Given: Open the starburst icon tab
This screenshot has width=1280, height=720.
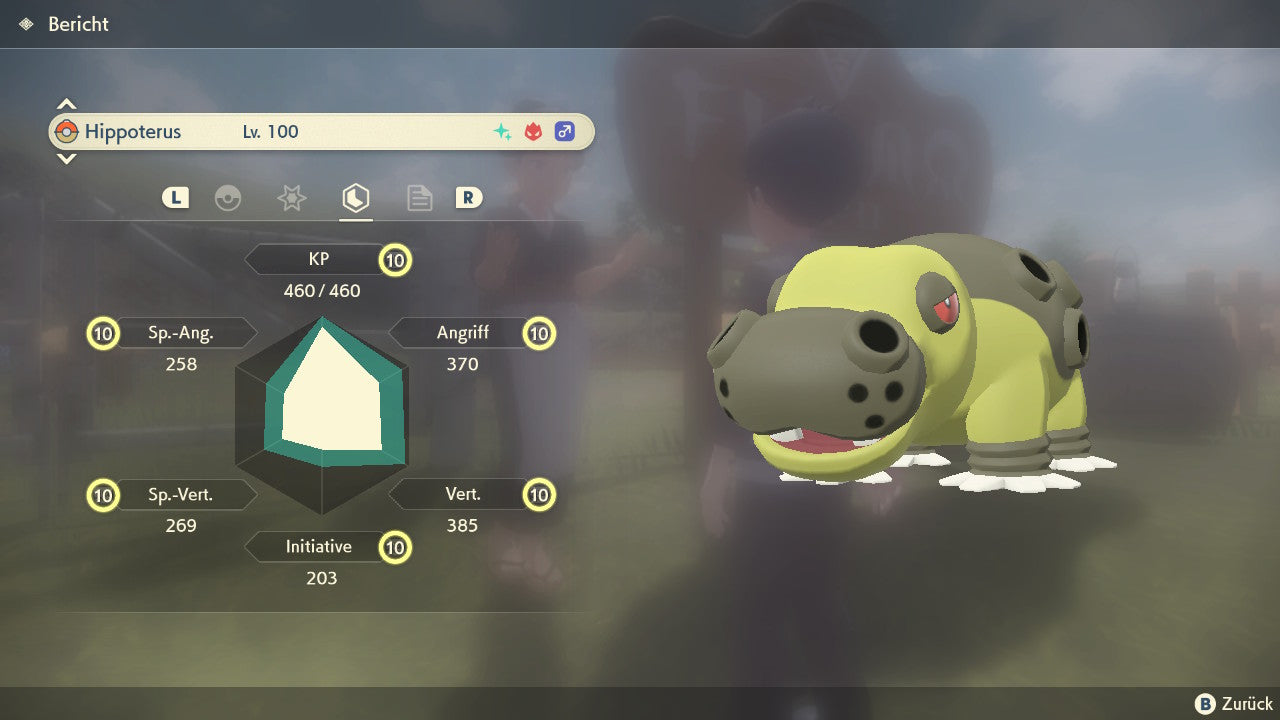Looking at the screenshot, I should tap(291, 198).
